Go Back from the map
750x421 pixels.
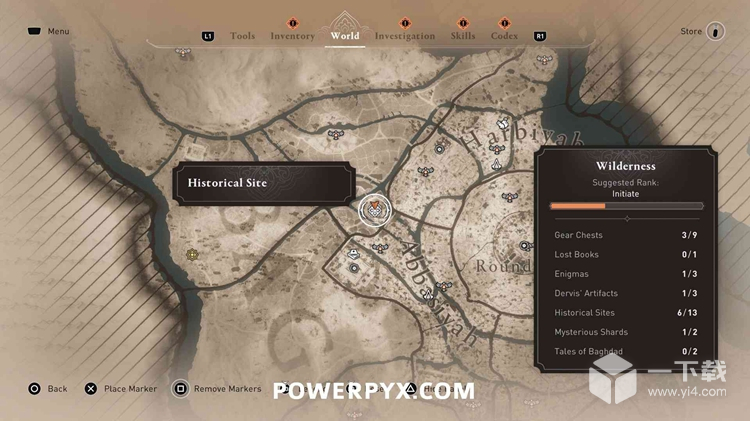47,388
